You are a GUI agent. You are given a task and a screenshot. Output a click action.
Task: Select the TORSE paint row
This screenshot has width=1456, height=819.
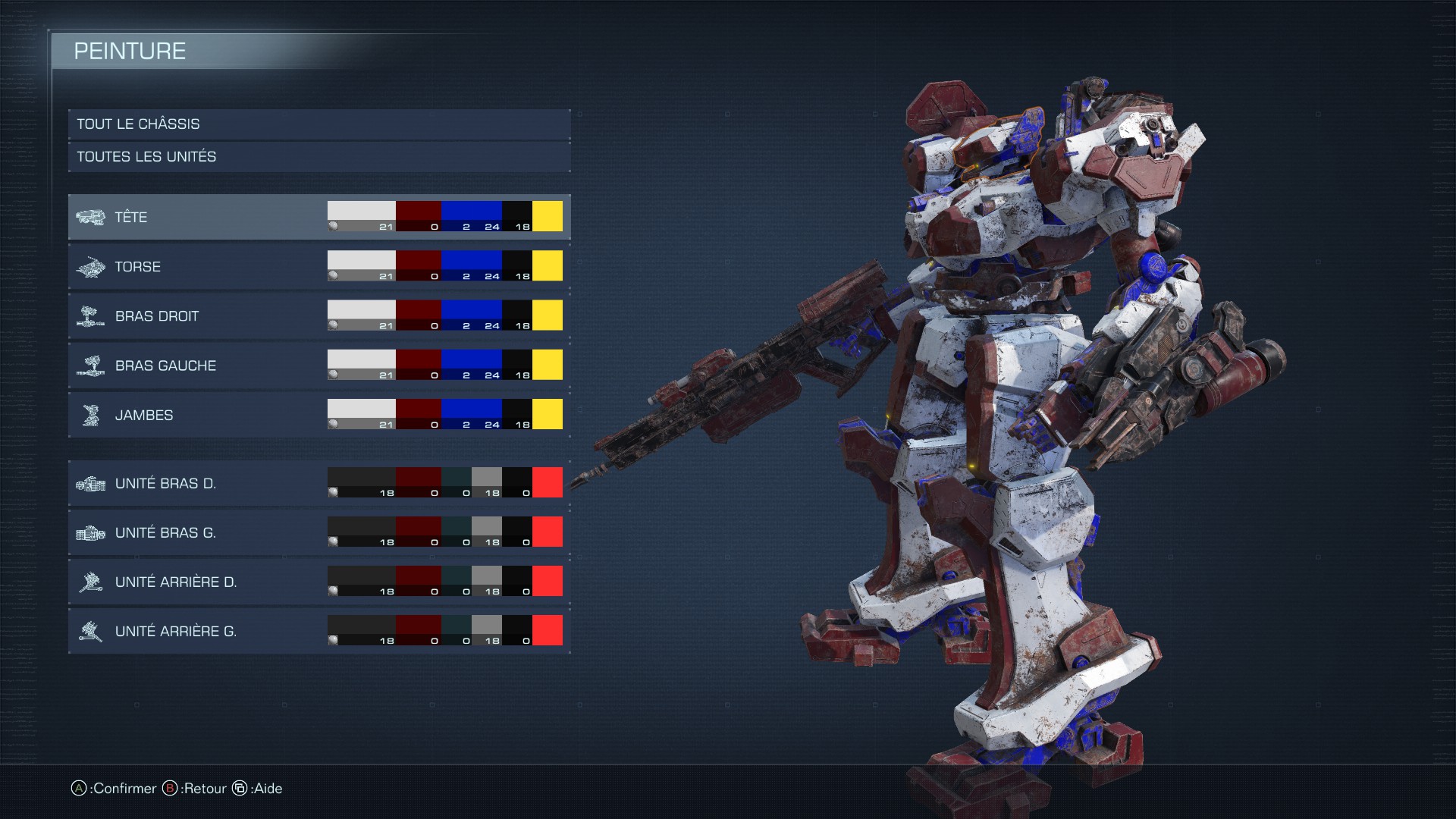[197, 267]
